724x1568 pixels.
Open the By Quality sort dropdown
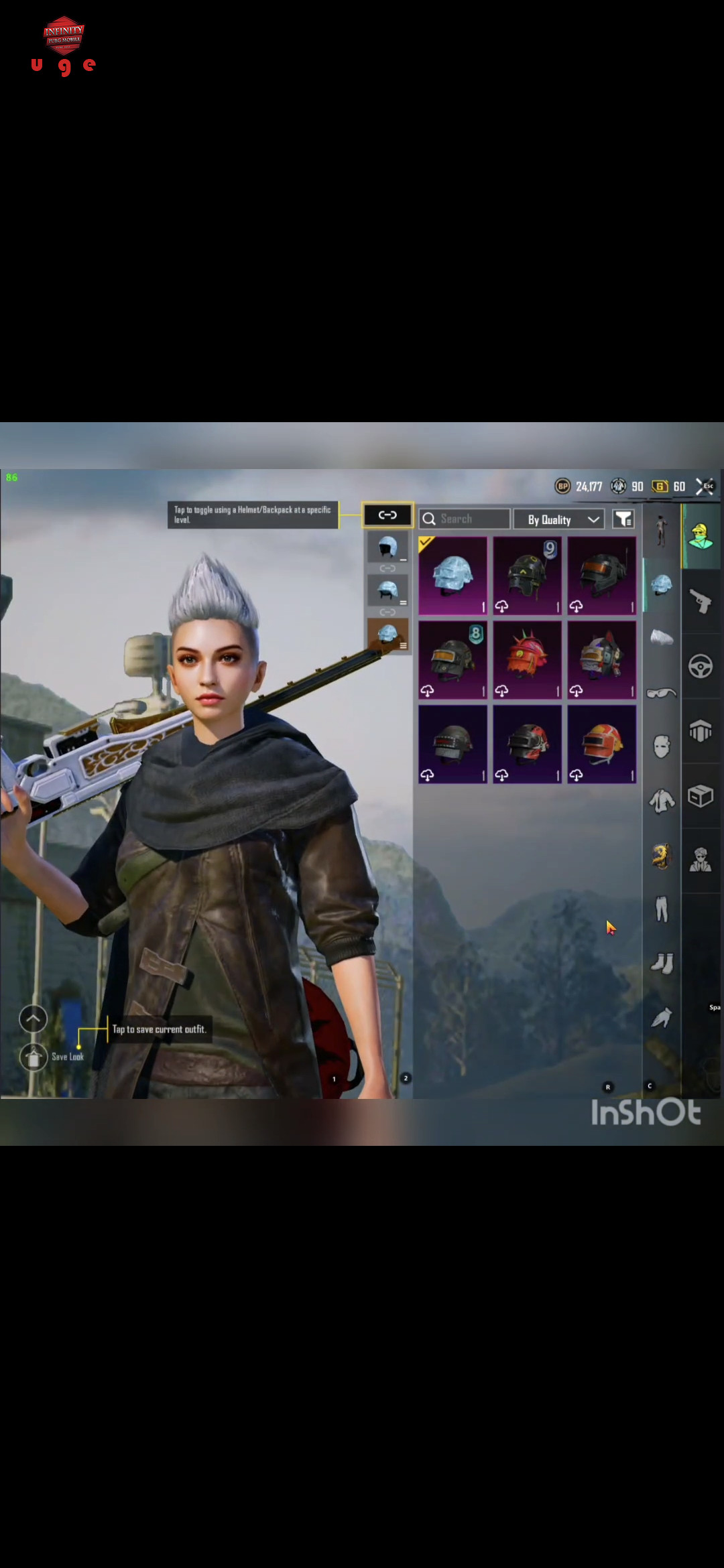(559, 519)
